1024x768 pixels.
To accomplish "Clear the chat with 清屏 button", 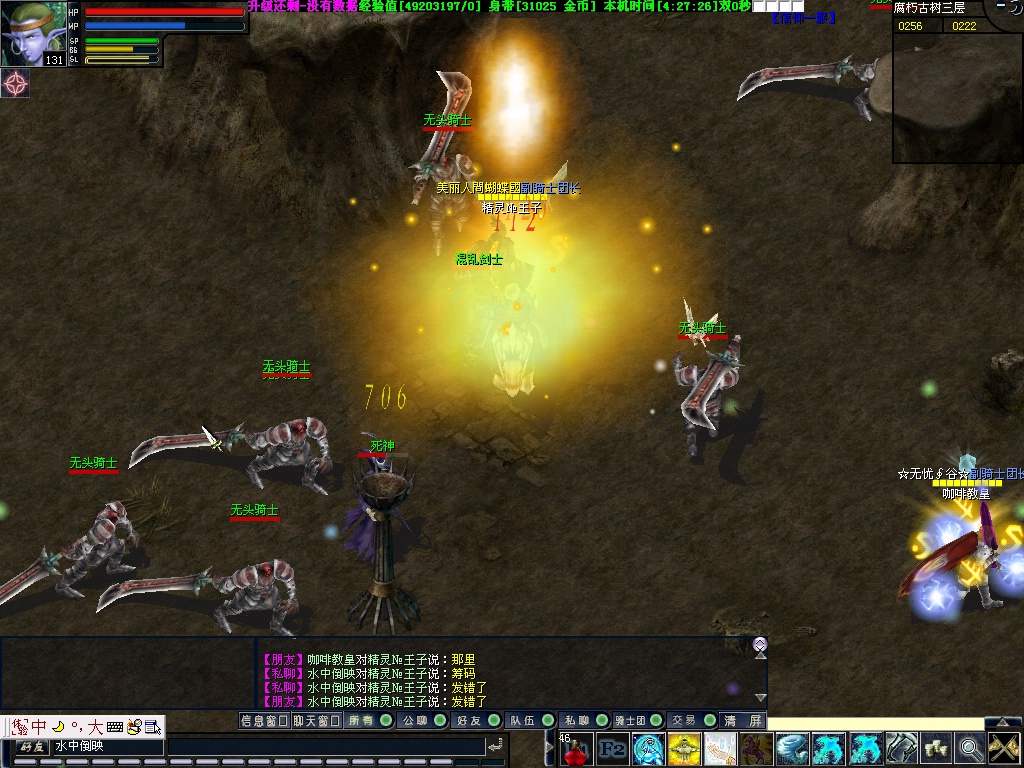I will [743, 720].
